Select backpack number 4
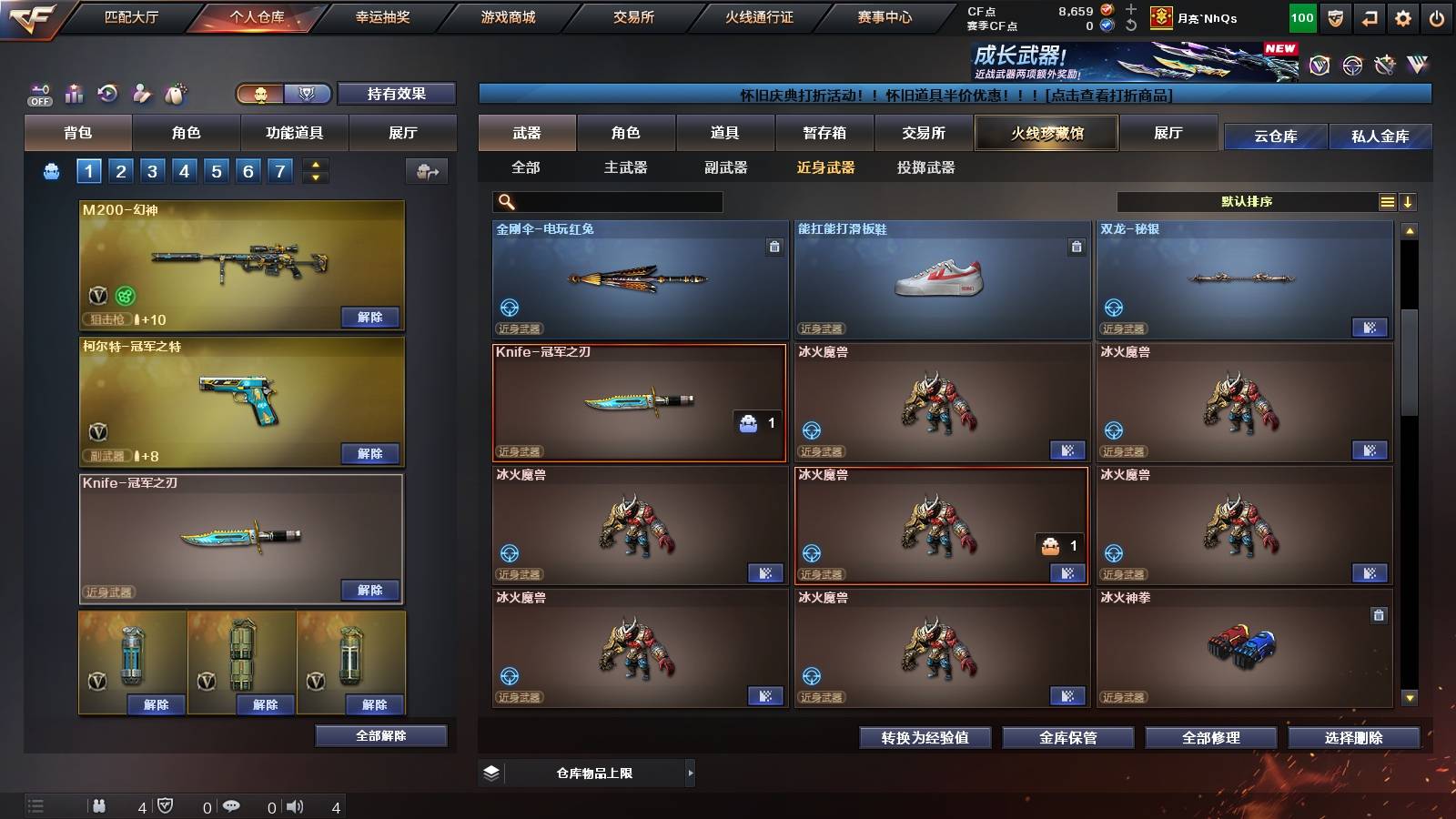 click(183, 169)
